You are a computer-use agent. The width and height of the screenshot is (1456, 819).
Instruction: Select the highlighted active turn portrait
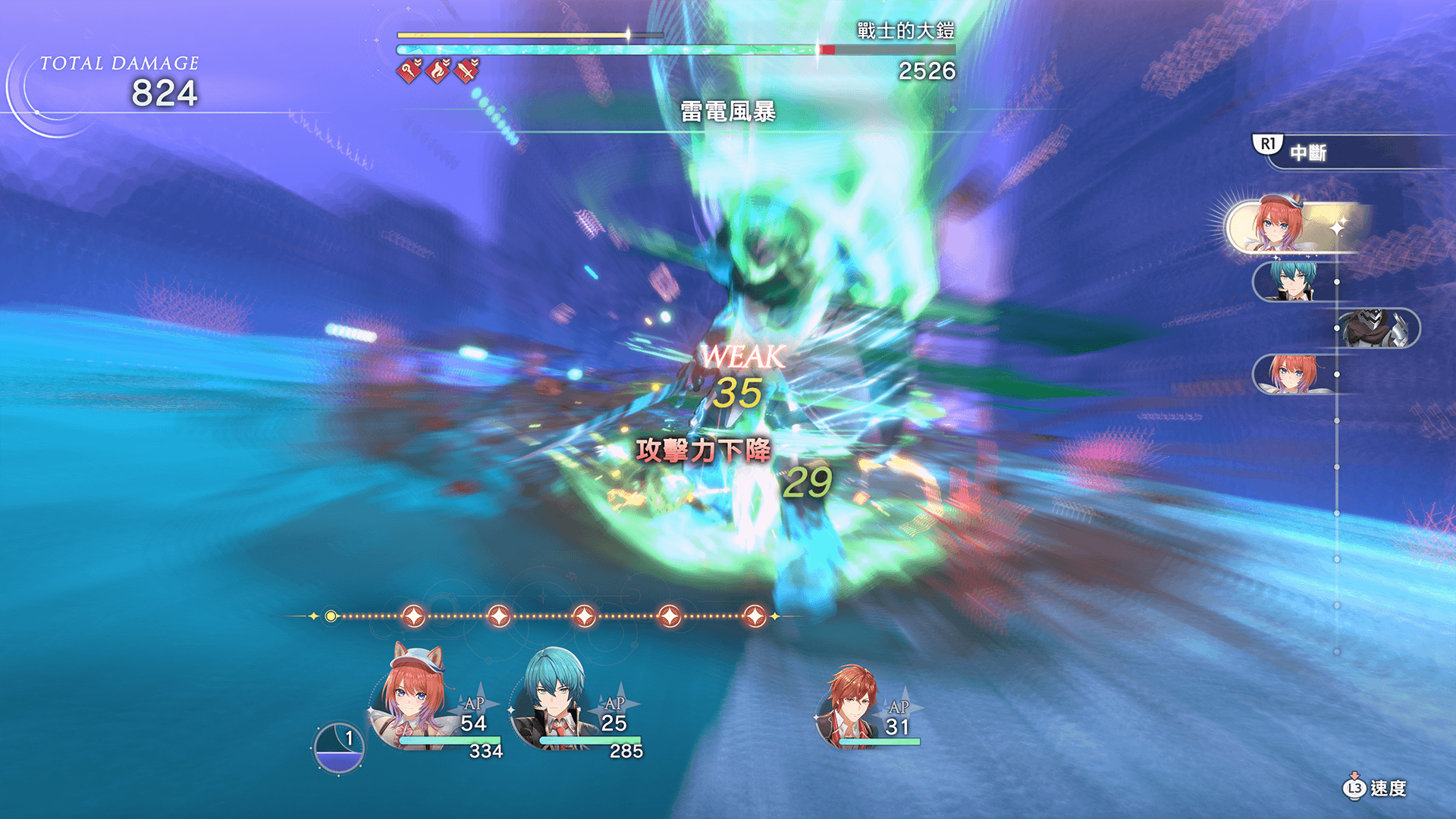[x=1282, y=226]
